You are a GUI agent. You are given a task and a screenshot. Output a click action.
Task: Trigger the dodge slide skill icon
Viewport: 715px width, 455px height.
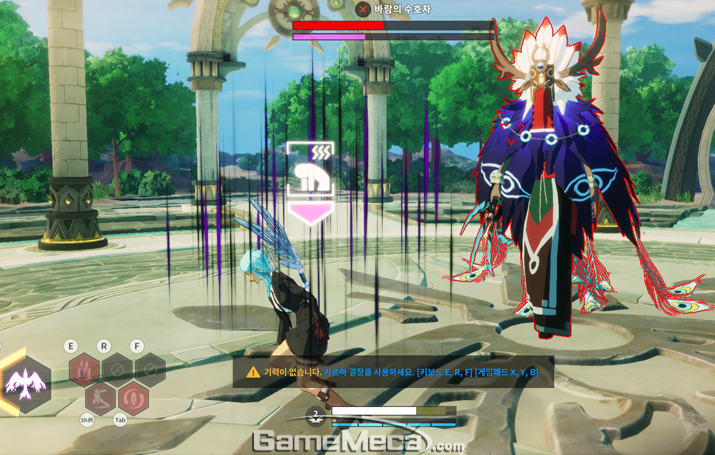(x=100, y=398)
